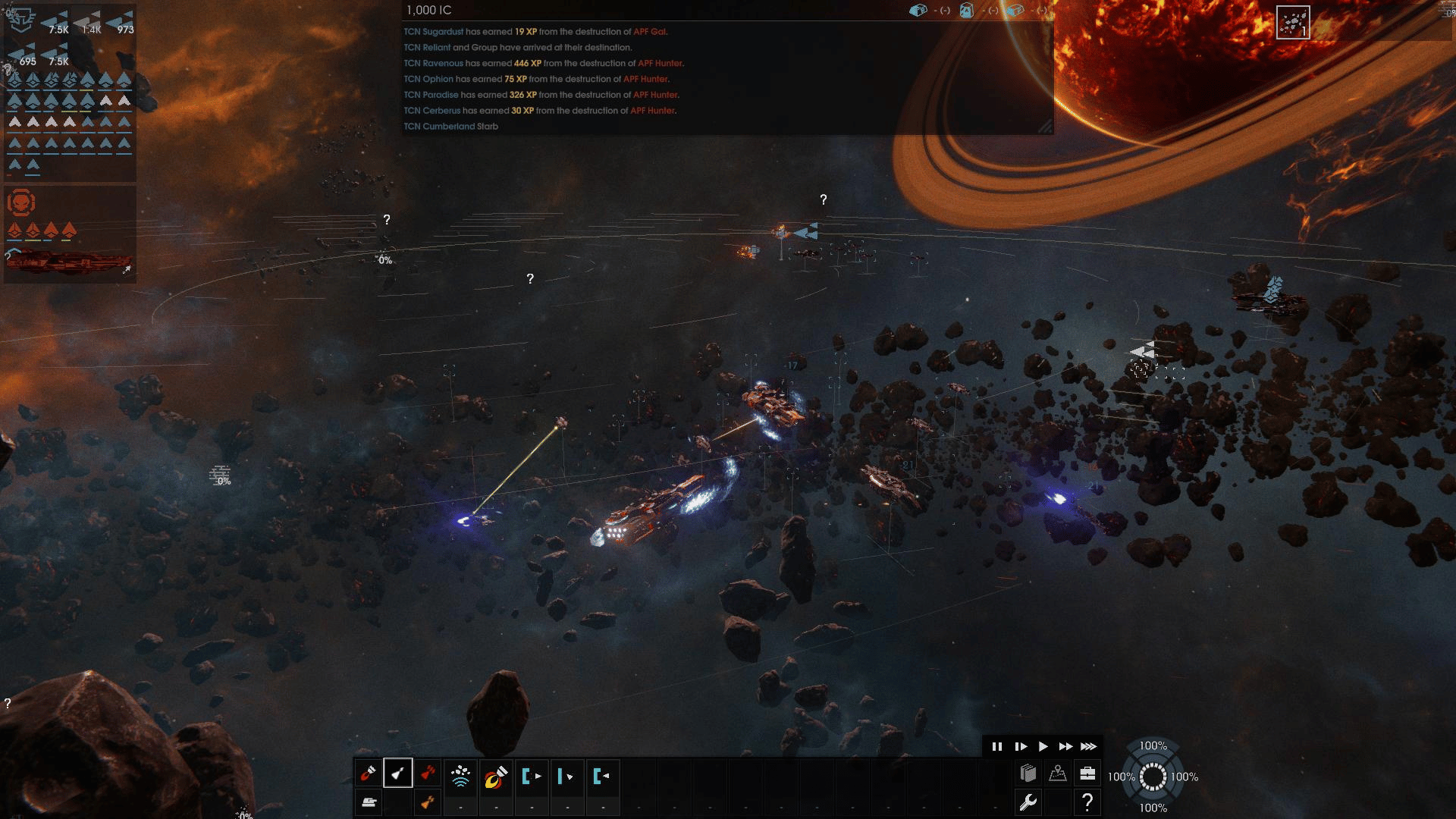
Task: Select the orange missile weapon slot
Action: coord(428,802)
